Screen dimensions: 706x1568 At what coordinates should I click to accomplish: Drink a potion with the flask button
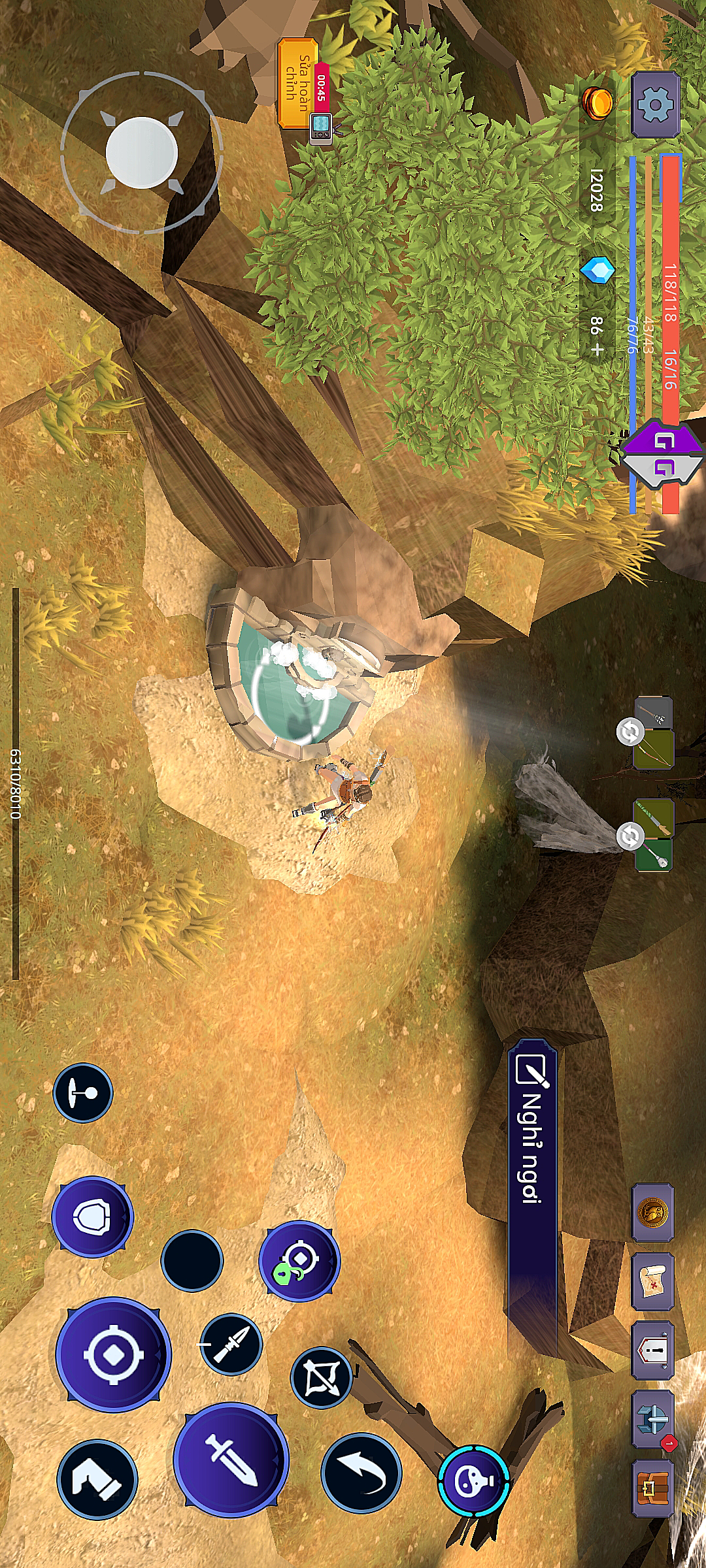(473, 1480)
